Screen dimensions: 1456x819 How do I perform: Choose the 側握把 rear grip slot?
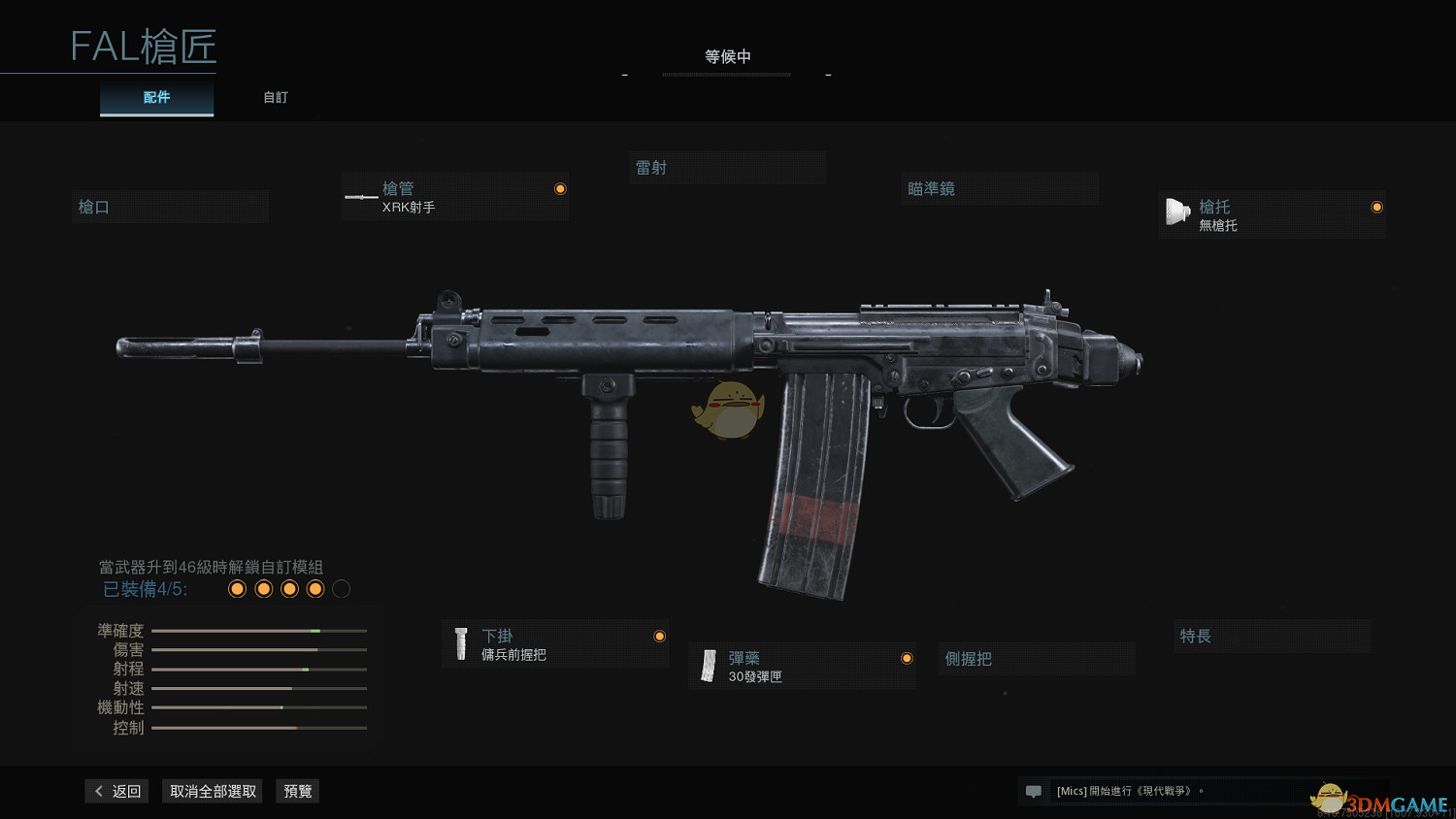(x=1036, y=659)
